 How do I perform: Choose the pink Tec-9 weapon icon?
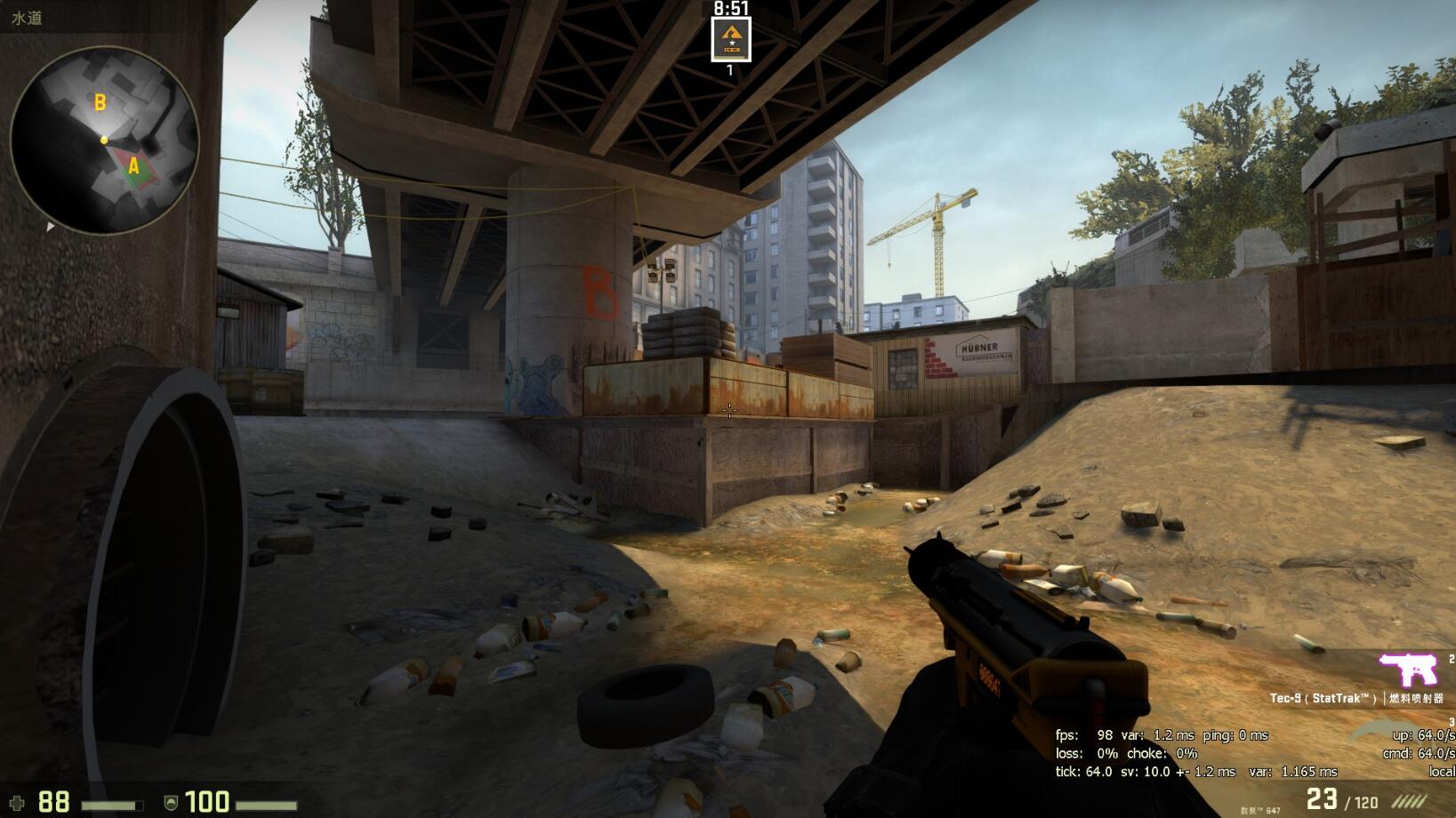pos(1408,669)
